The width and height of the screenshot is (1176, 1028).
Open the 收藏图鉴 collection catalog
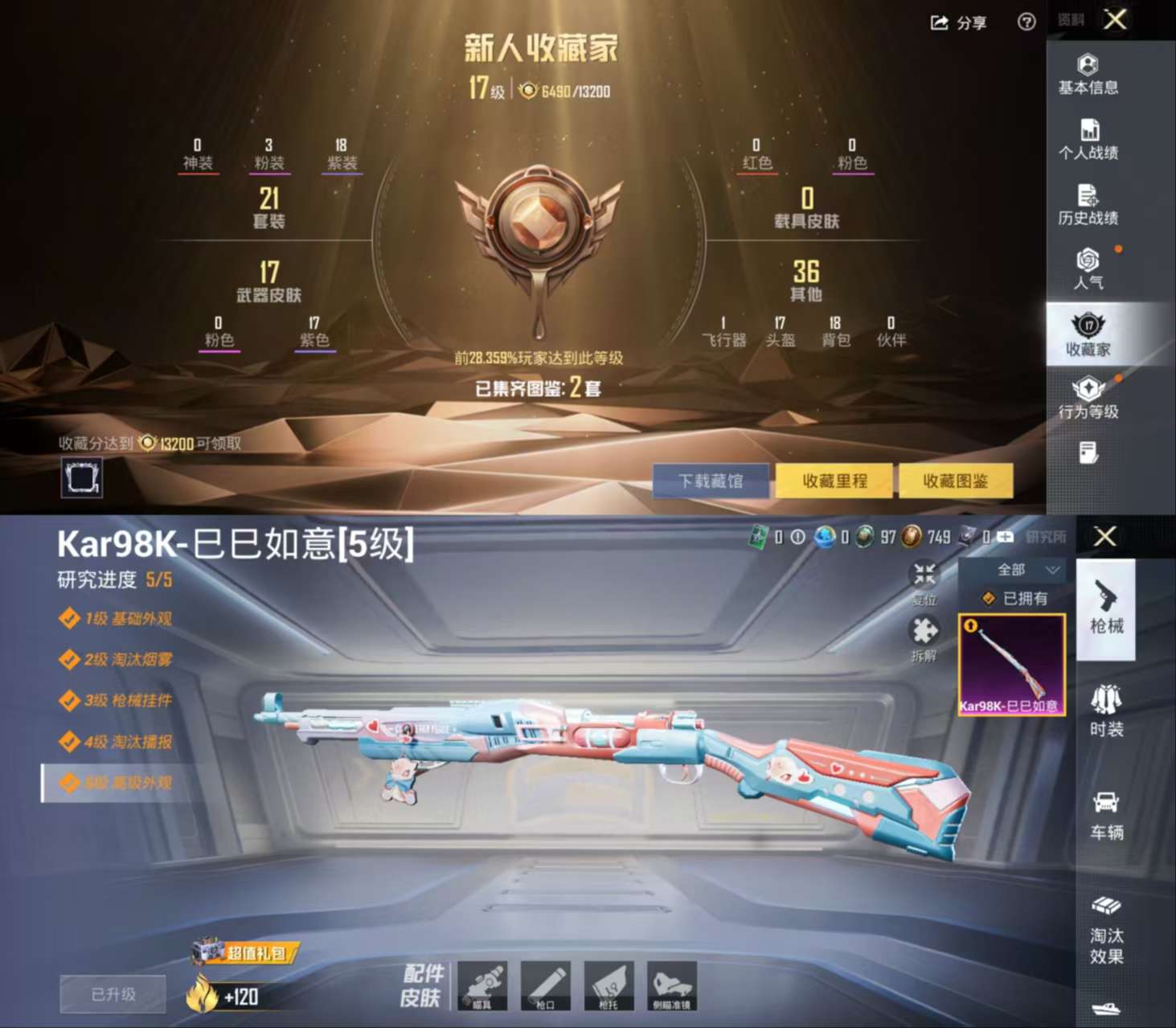pos(956,480)
